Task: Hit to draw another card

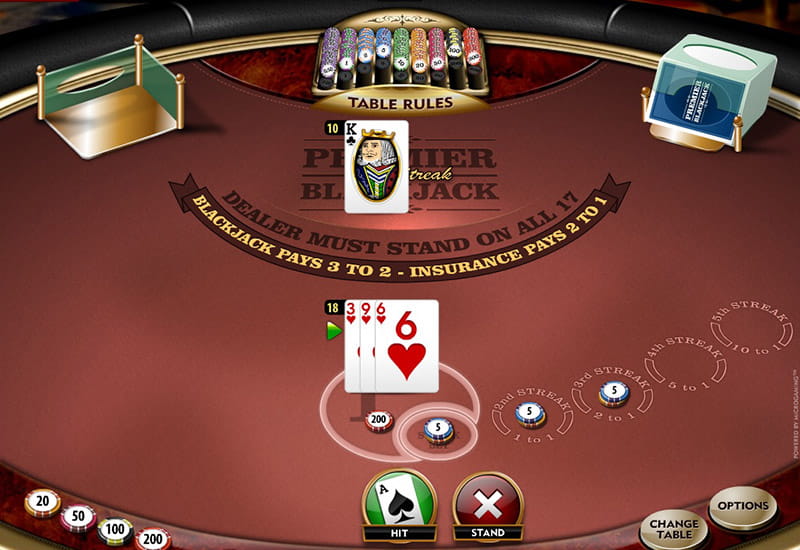Action: click(x=399, y=503)
